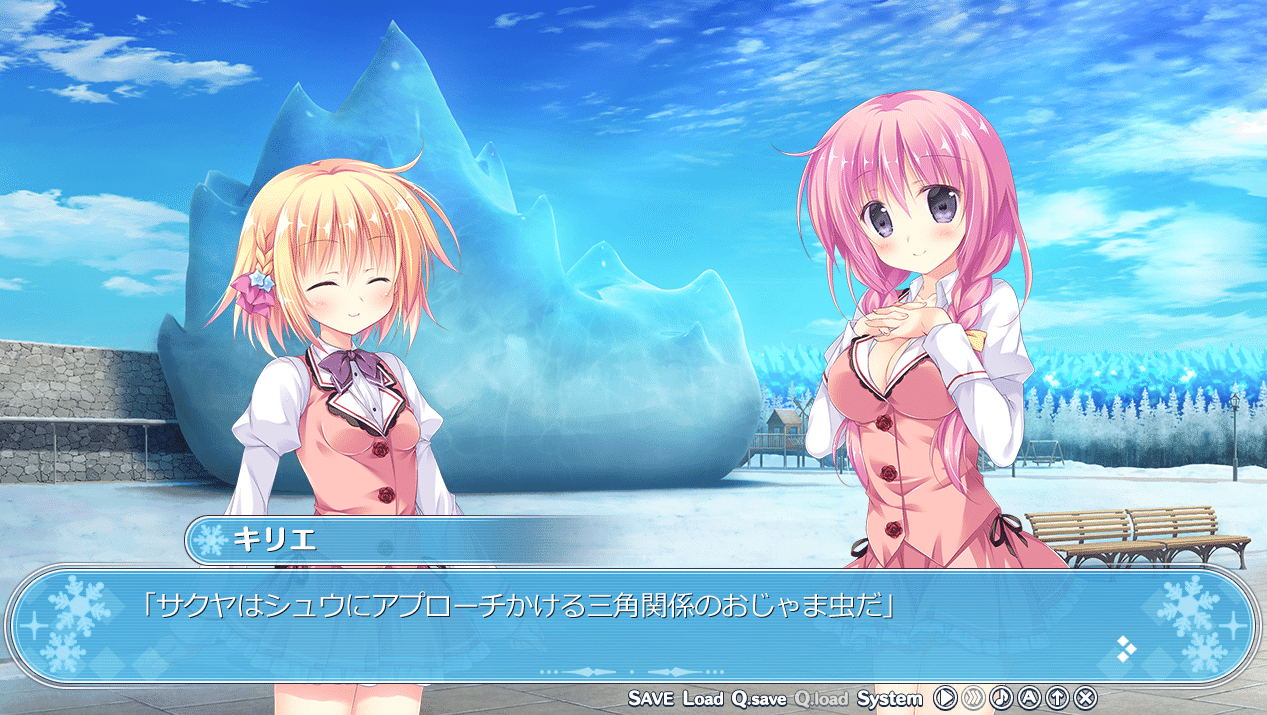Click the circled letter A icon
This screenshot has width=1267, height=715.
(1029, 698)
